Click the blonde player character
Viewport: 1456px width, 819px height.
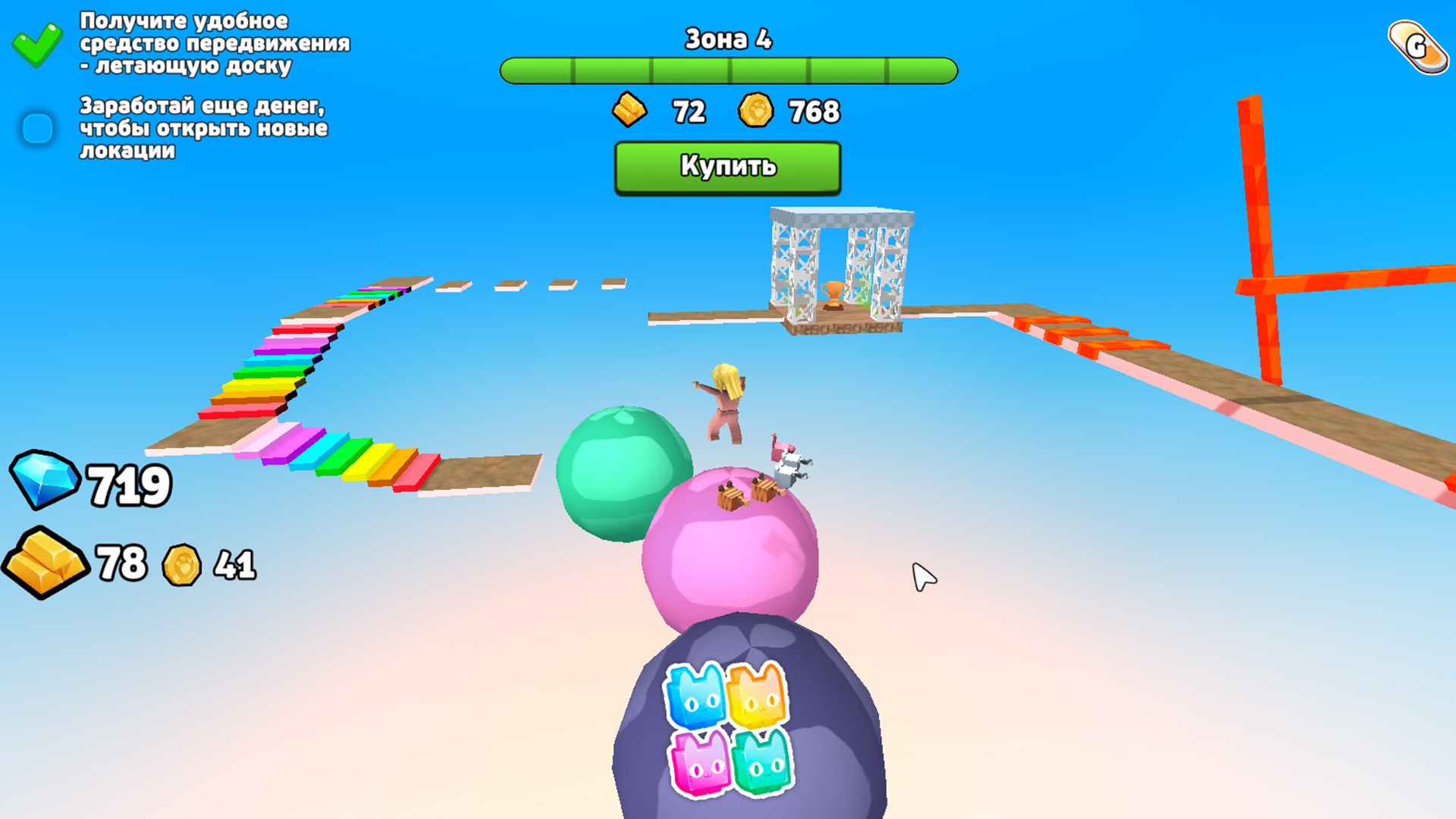722,402
